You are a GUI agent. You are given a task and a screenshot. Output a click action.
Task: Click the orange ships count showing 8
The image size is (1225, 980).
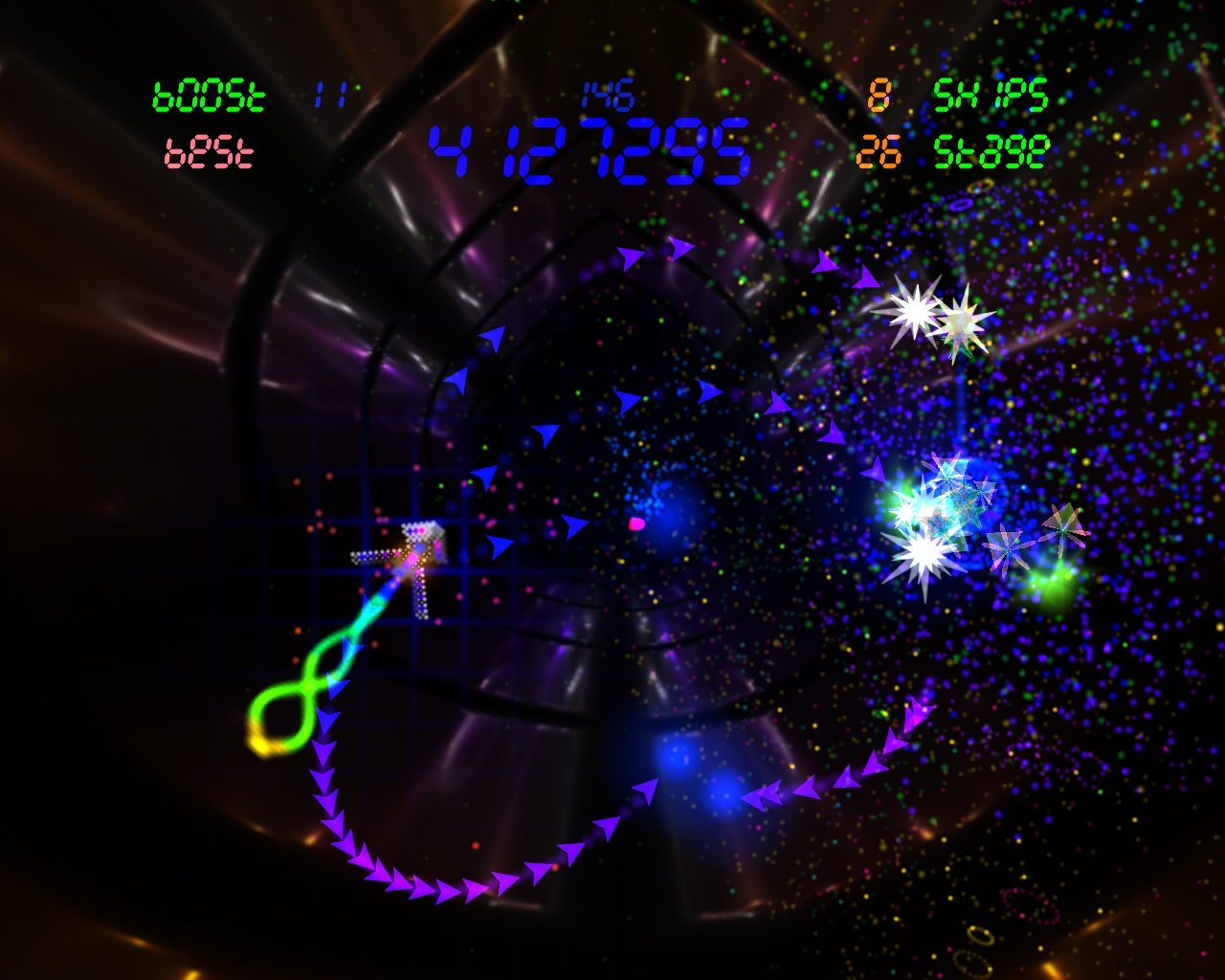point(880,95)
